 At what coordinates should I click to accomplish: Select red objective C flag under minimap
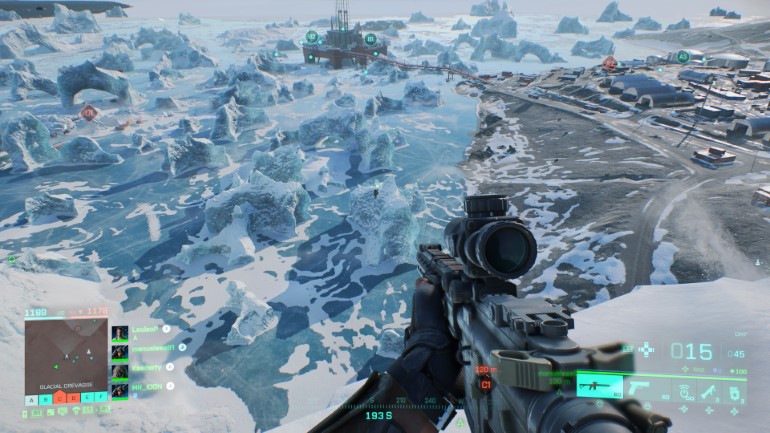tap(59, 398)
